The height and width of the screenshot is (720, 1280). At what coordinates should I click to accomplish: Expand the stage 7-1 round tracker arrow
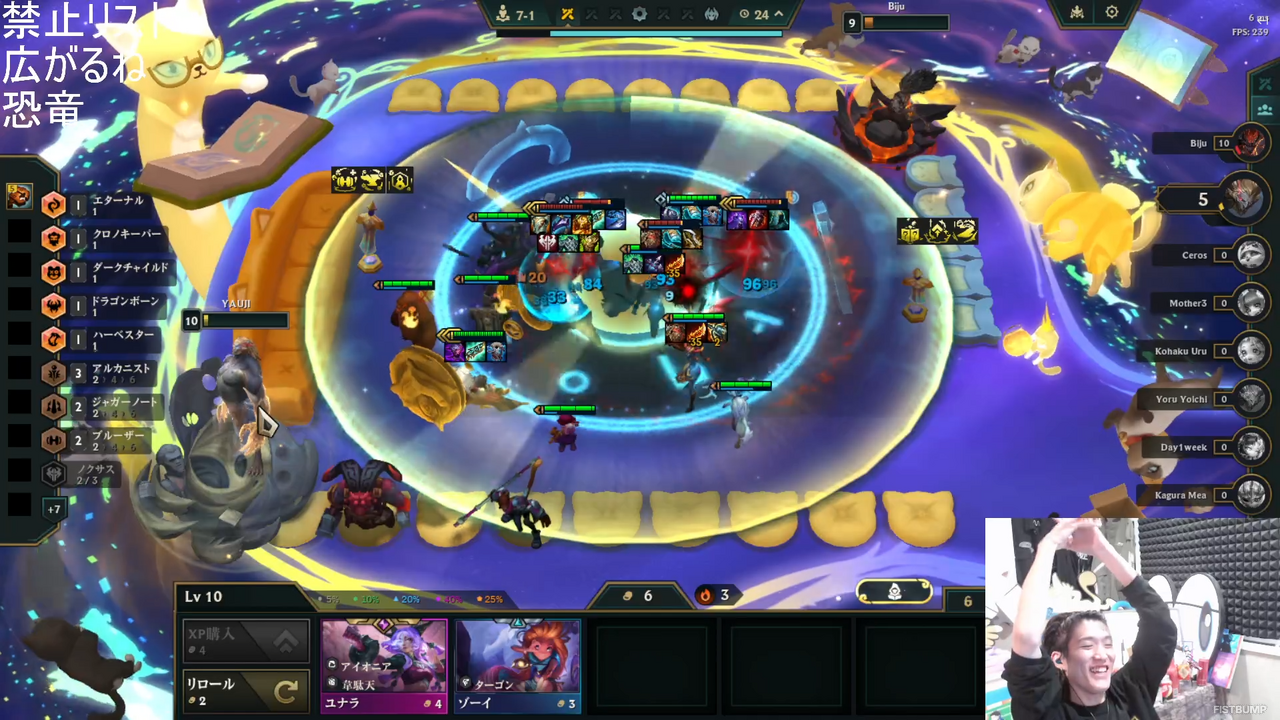point(778,14)
